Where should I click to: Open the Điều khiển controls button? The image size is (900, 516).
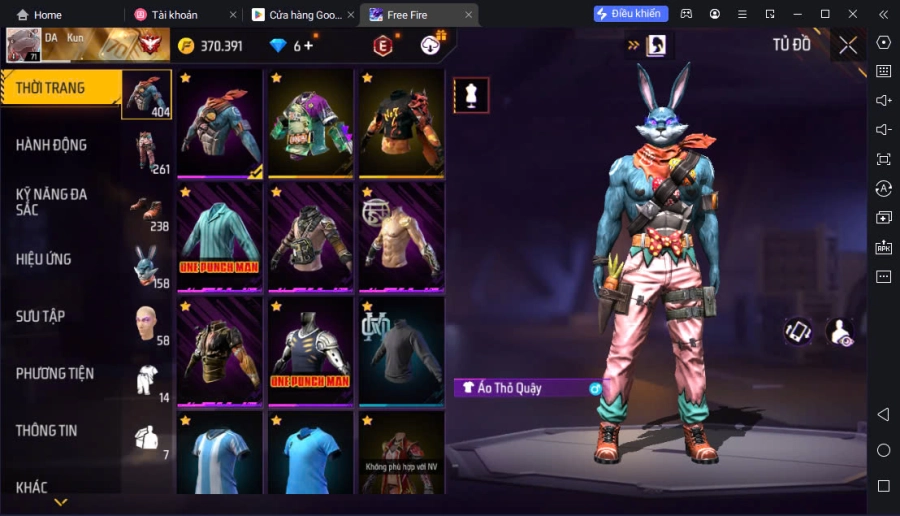[x=631, y=14]
